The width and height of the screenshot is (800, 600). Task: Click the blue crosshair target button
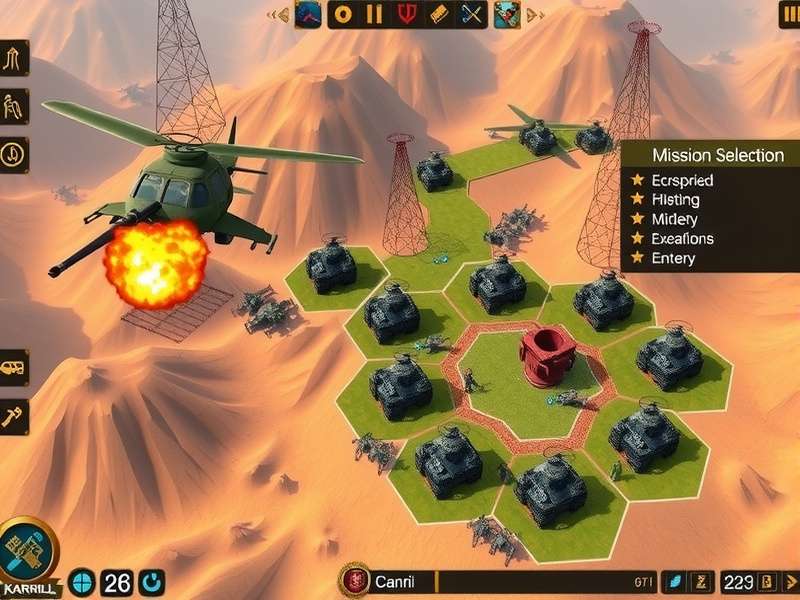(85, 582)
